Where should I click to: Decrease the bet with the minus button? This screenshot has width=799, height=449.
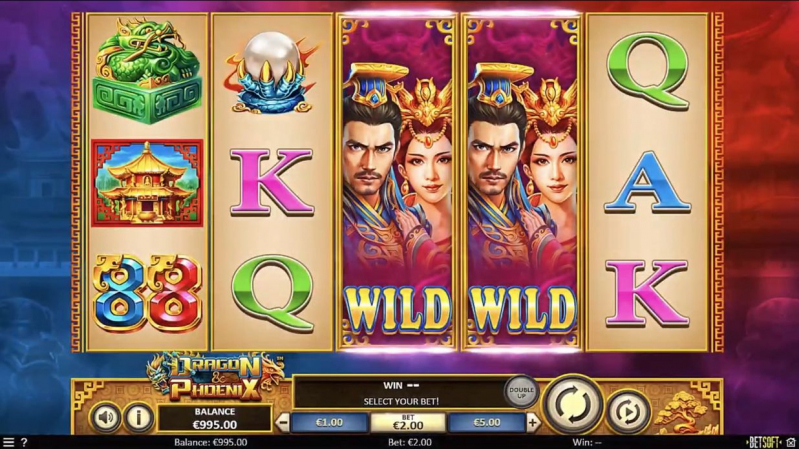pyautogui.click(x=282, y=422)
